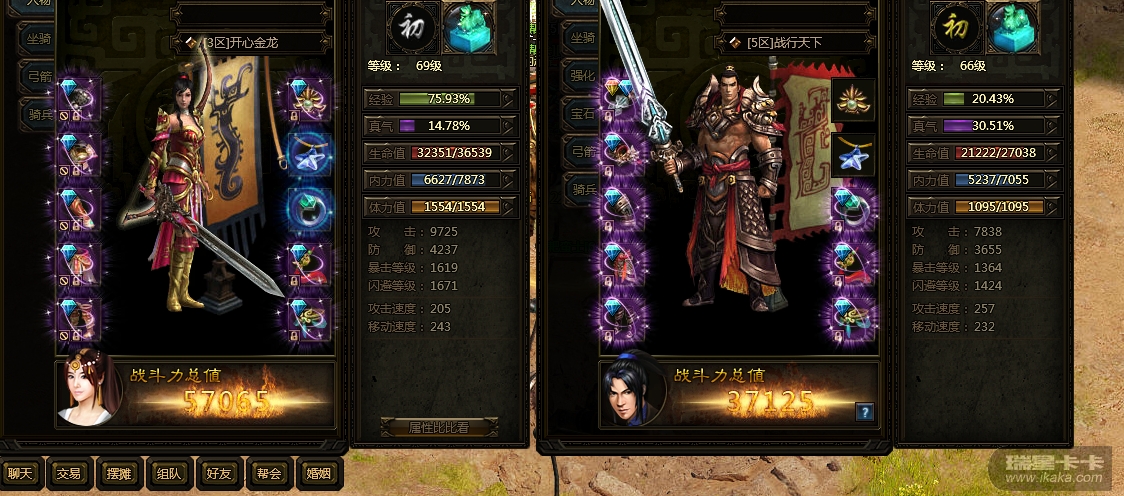This screenshot has width=1124, height=496.
Task: Click the jade seal icon beside level 69
Action: click(467, 28)
